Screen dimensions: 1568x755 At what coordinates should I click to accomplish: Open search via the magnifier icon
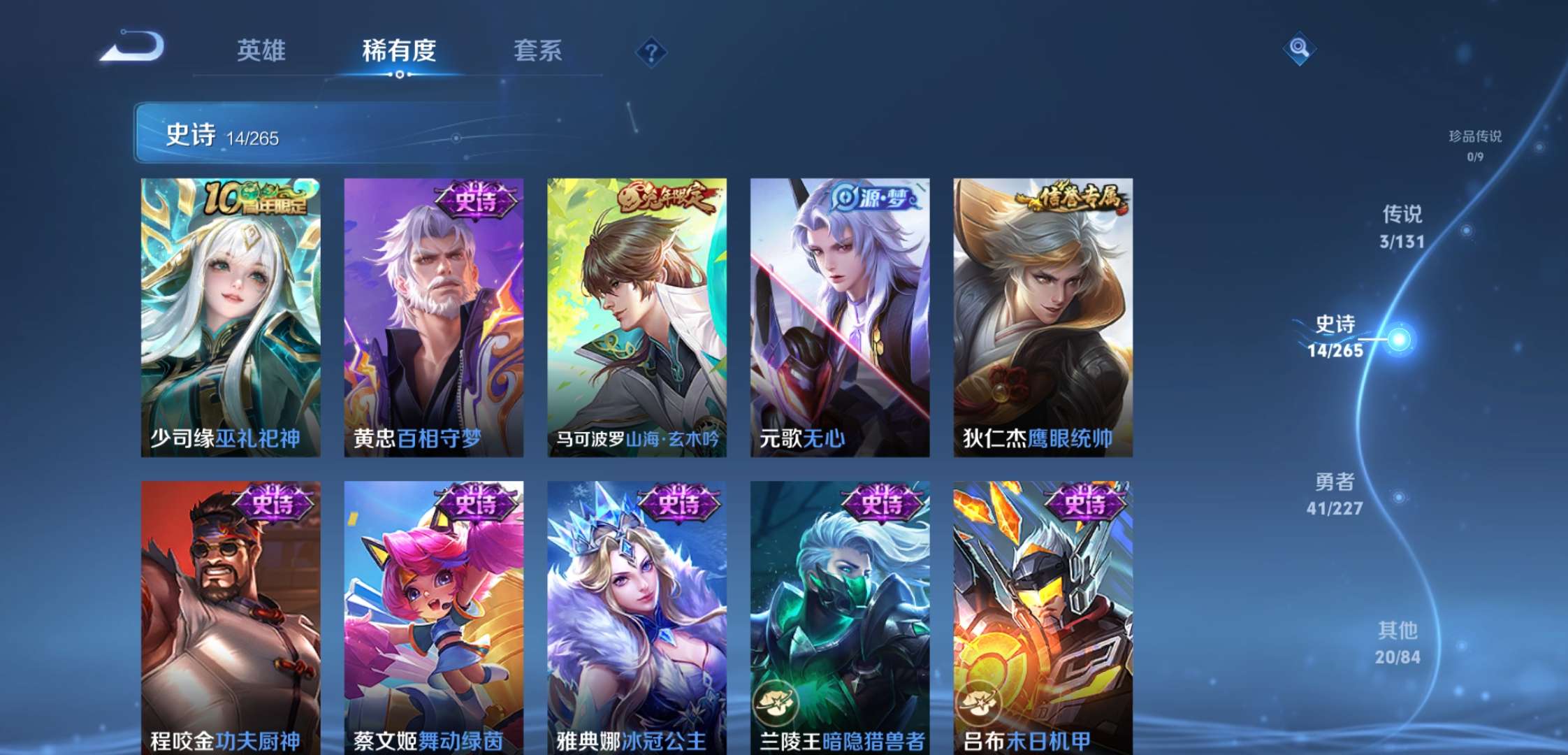click(x=1298, y=49)
